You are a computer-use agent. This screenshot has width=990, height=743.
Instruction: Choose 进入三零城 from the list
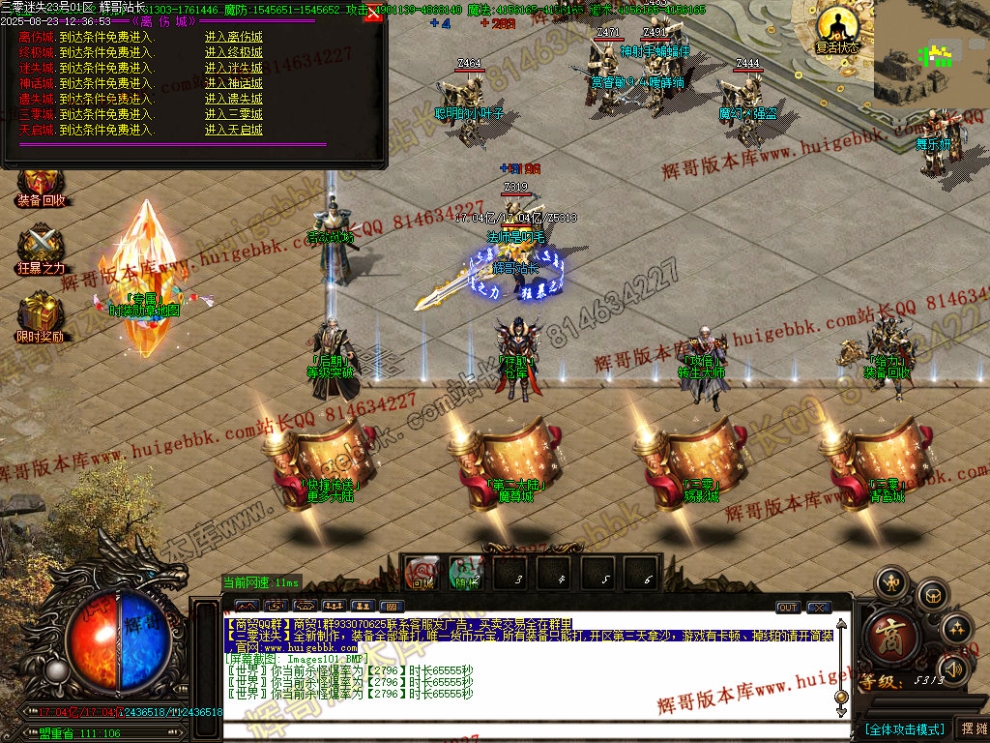point(234,115)
